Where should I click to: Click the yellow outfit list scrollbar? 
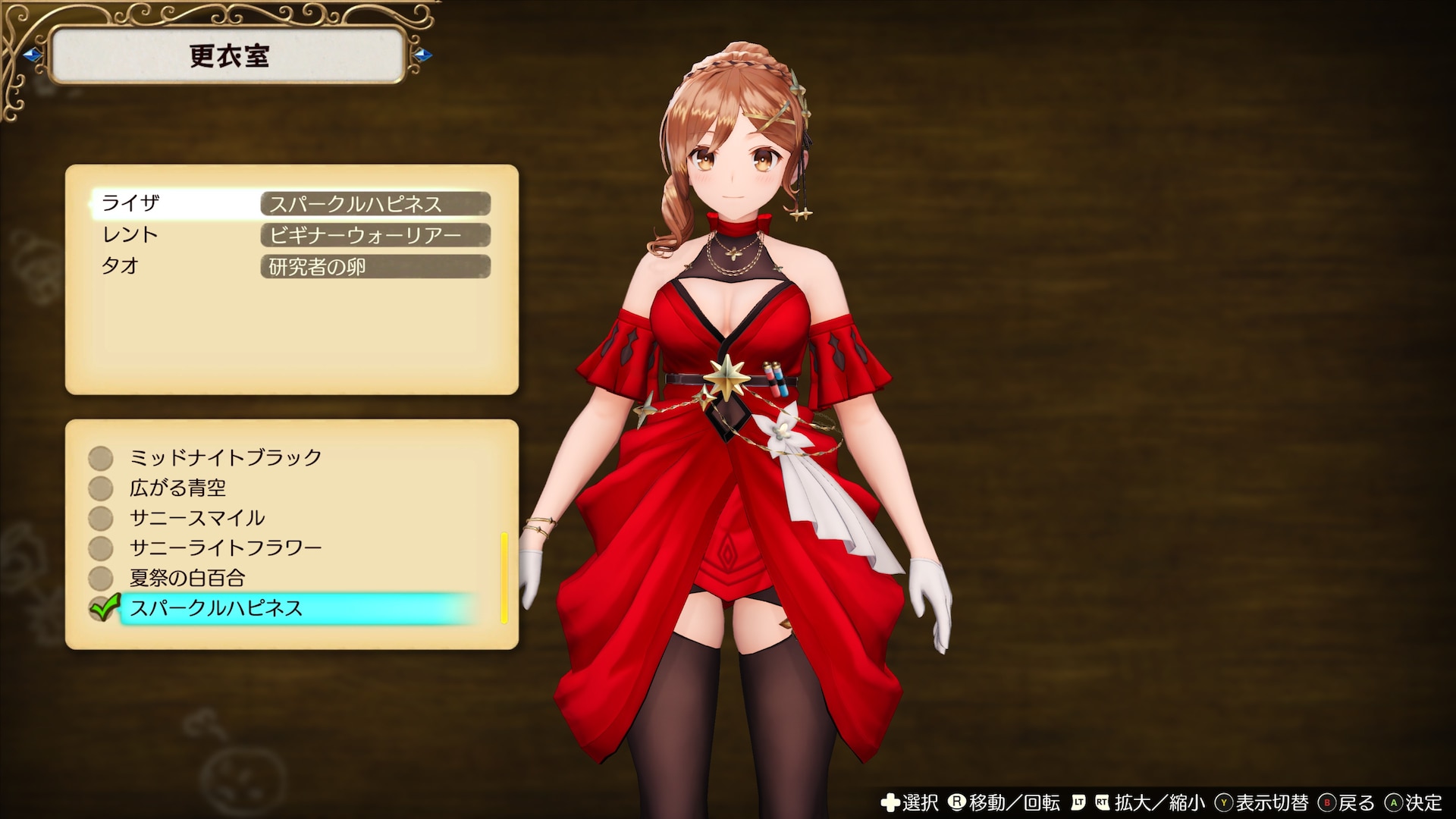504,578
